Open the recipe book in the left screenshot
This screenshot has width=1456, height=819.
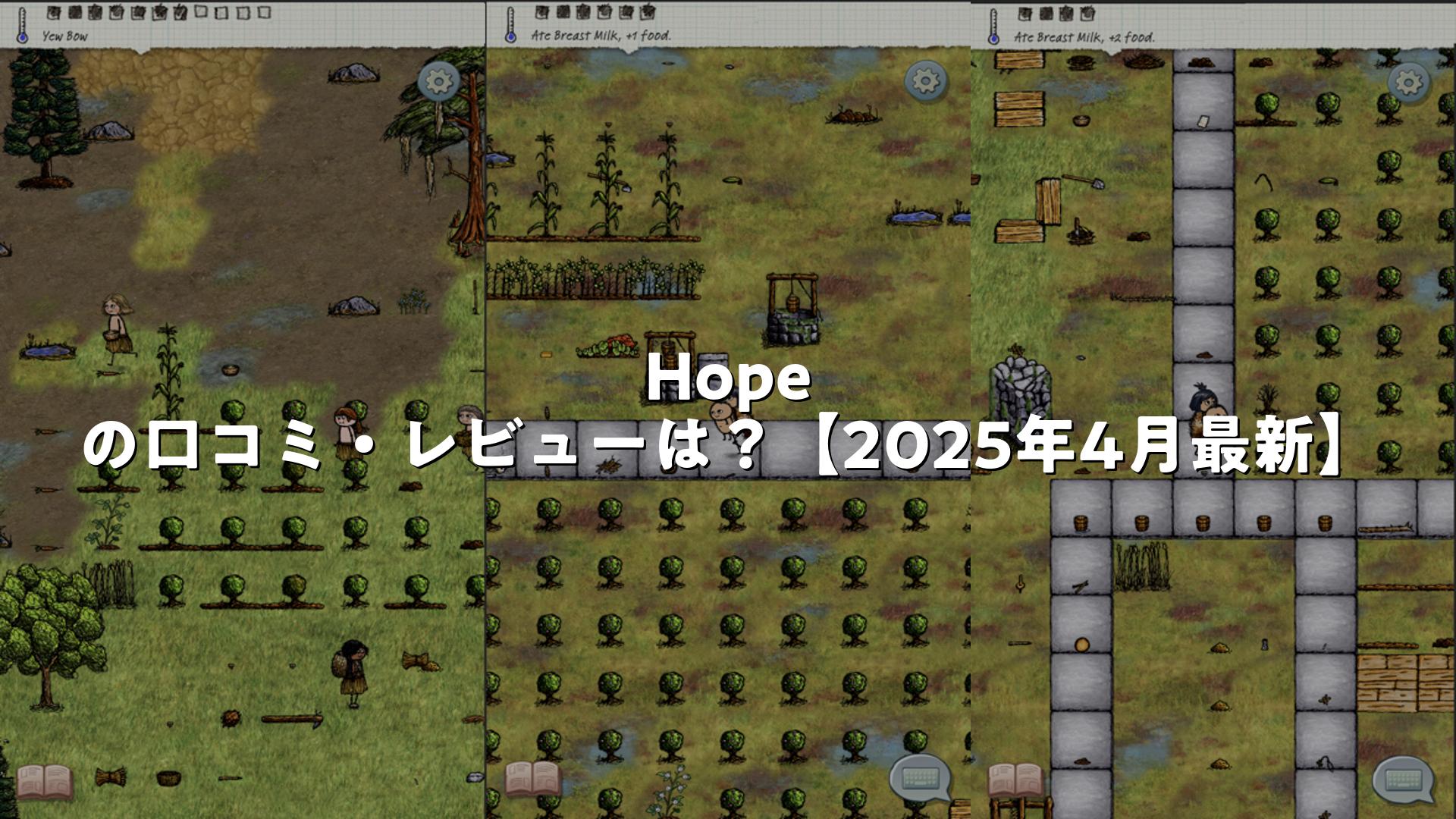(45, 780)
